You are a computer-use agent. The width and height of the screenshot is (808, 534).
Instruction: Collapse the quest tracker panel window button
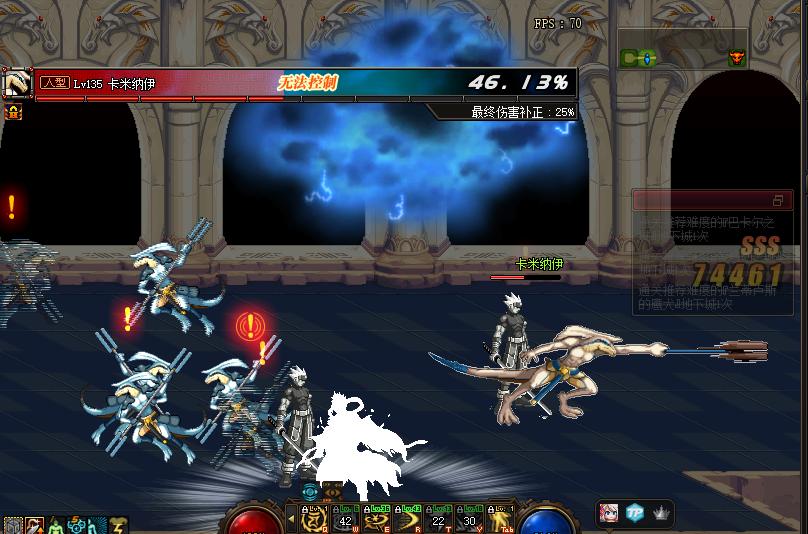click(777, 201)
